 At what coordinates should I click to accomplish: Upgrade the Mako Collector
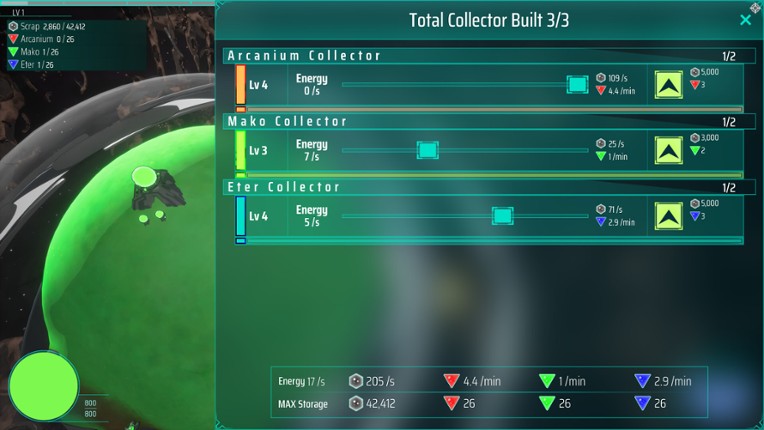point(669,150)
